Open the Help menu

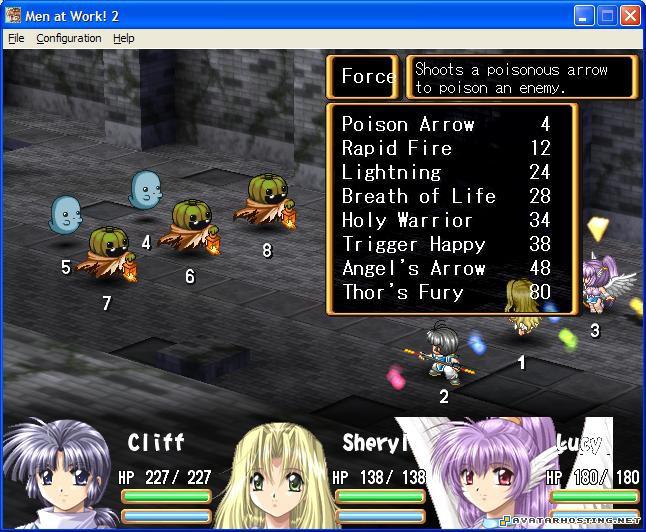coord(123,38)
